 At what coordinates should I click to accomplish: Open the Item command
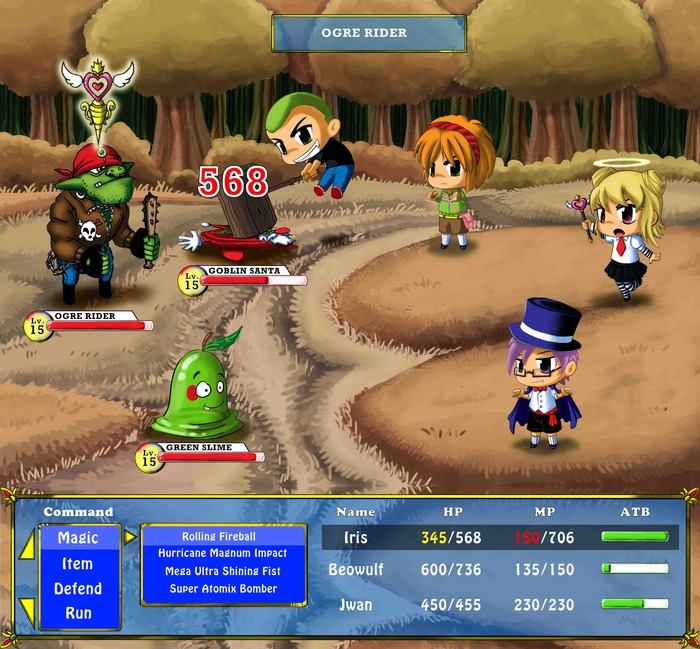[78, 564]
